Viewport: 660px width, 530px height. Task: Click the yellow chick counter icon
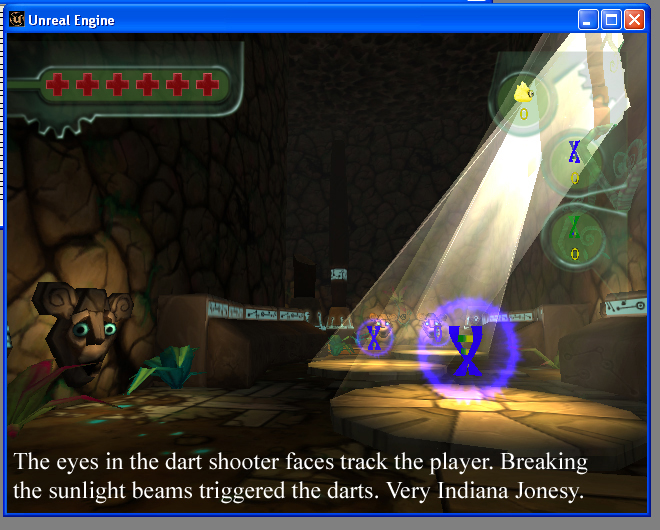tap(523, 95)
